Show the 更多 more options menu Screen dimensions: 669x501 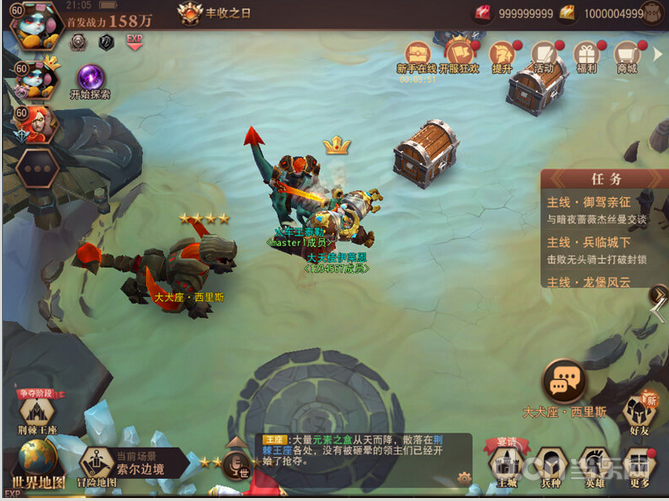click(640, 464)
